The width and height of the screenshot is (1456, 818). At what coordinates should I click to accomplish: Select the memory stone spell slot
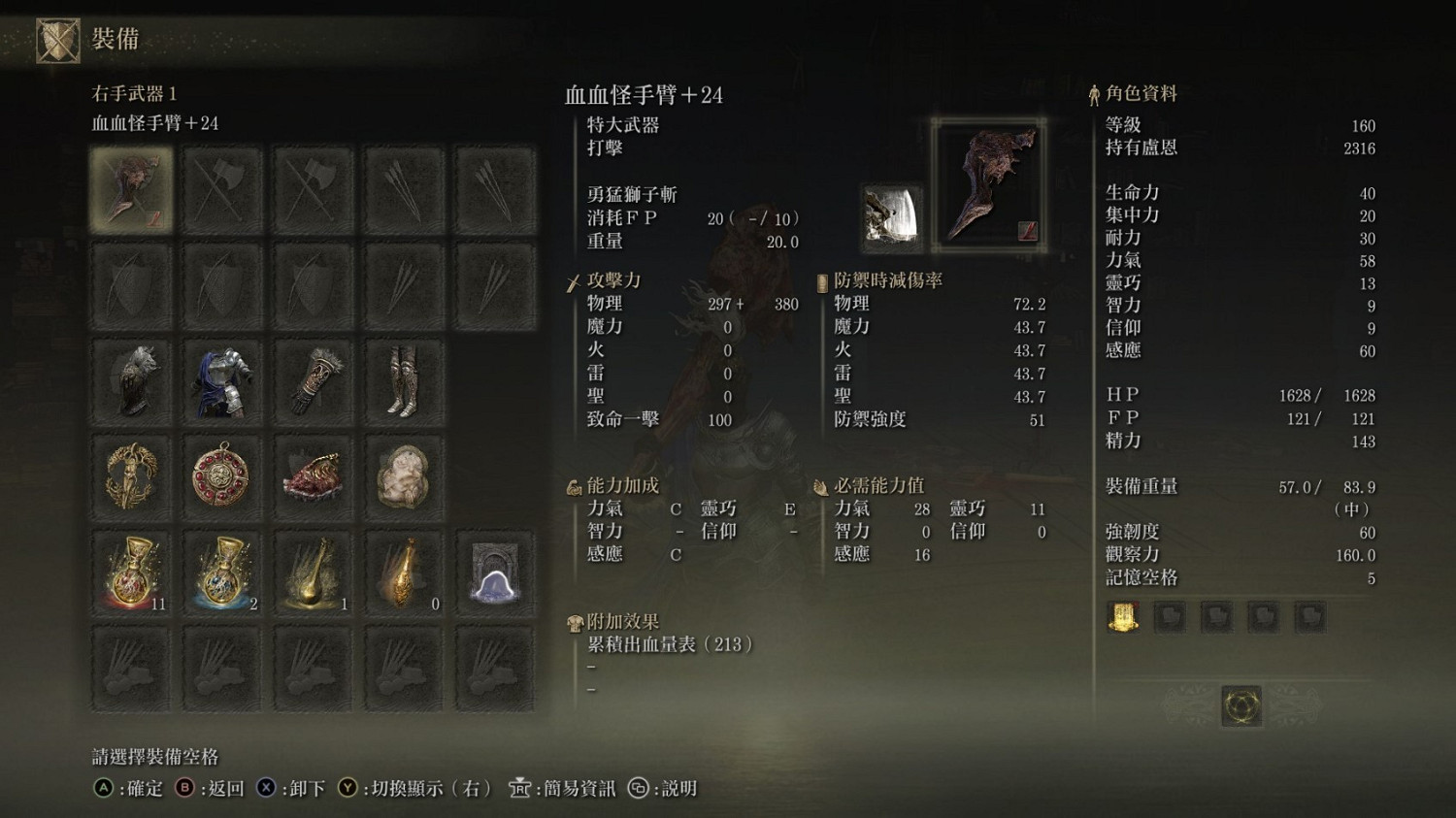tap(494, 573)
